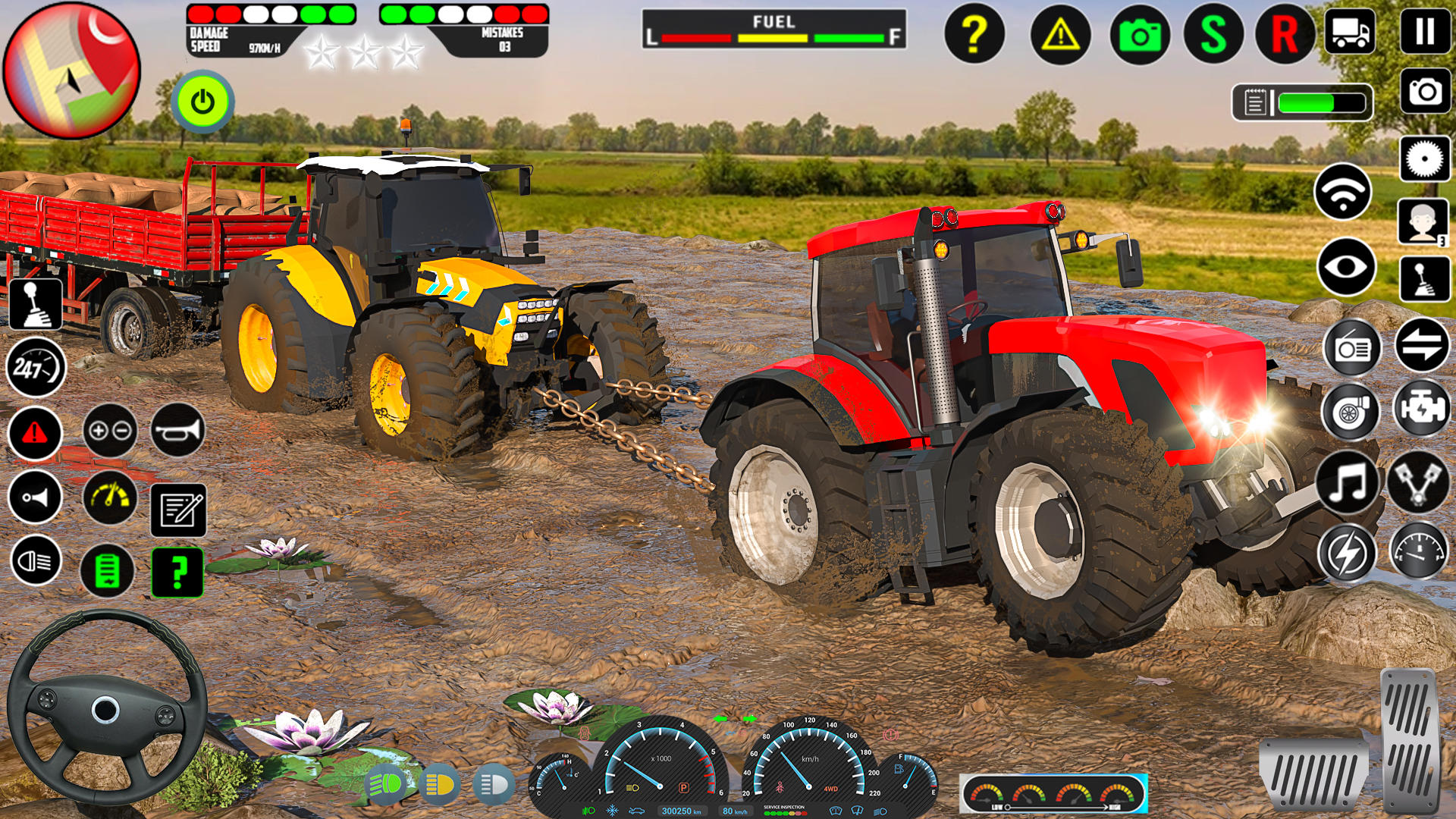The width and height of the screenshot is (1456, 819).
Task: Open the gear shifter controls
Action: point(36,305)
